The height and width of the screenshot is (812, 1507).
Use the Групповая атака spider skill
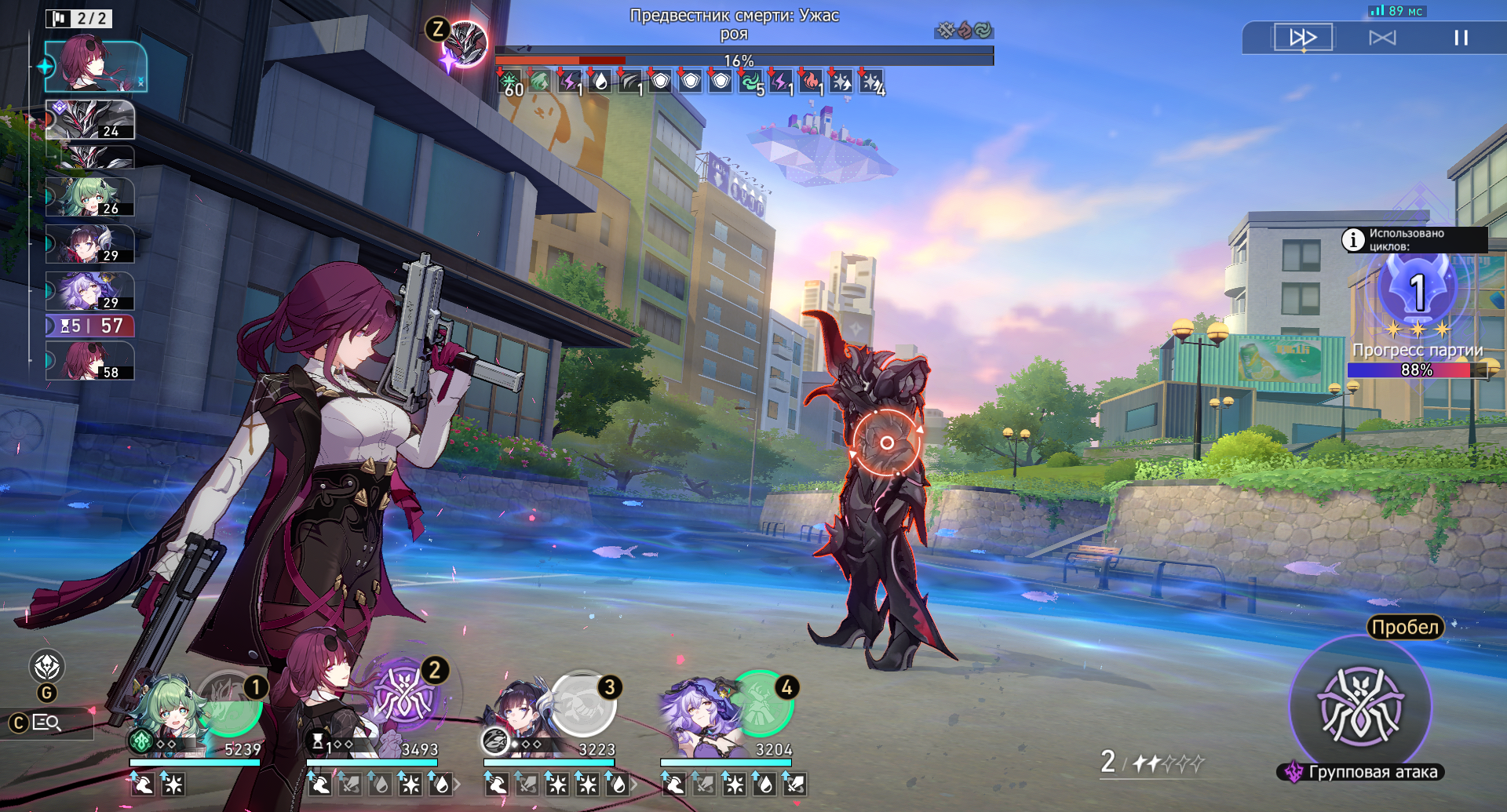coord(1360,705)
